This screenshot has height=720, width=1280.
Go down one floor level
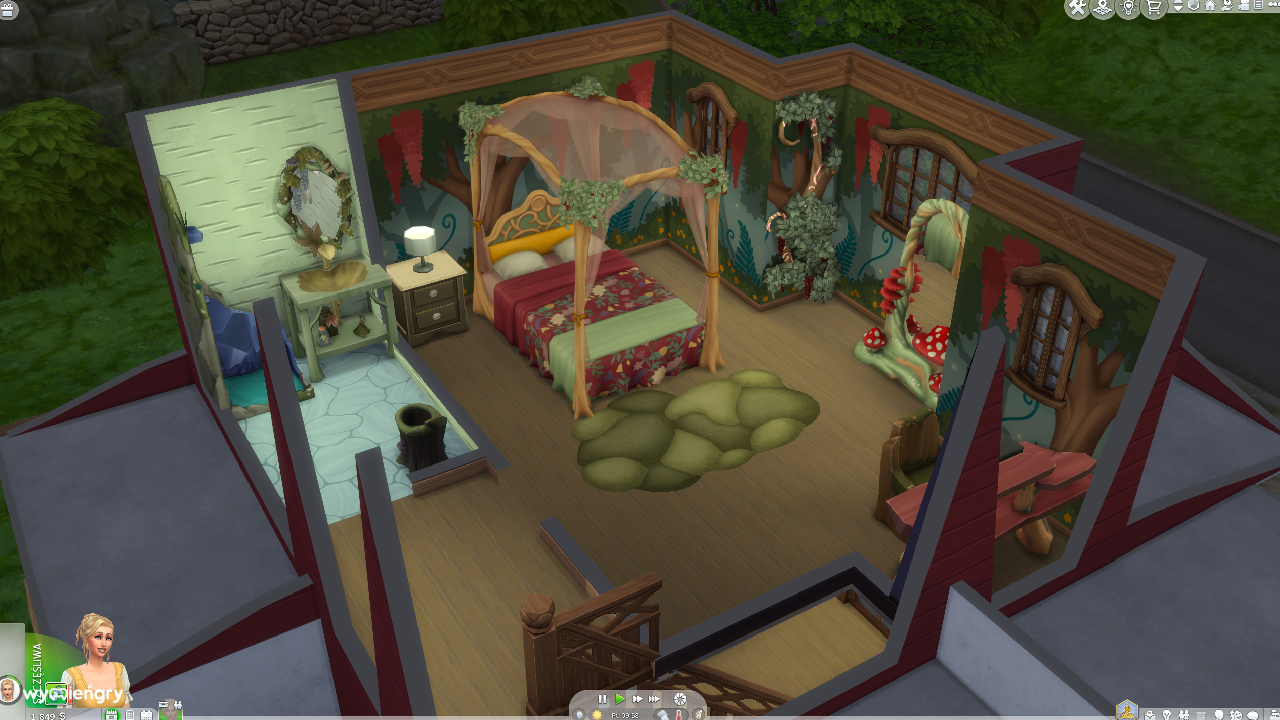pyautogui.click(x=1178, y=9)
